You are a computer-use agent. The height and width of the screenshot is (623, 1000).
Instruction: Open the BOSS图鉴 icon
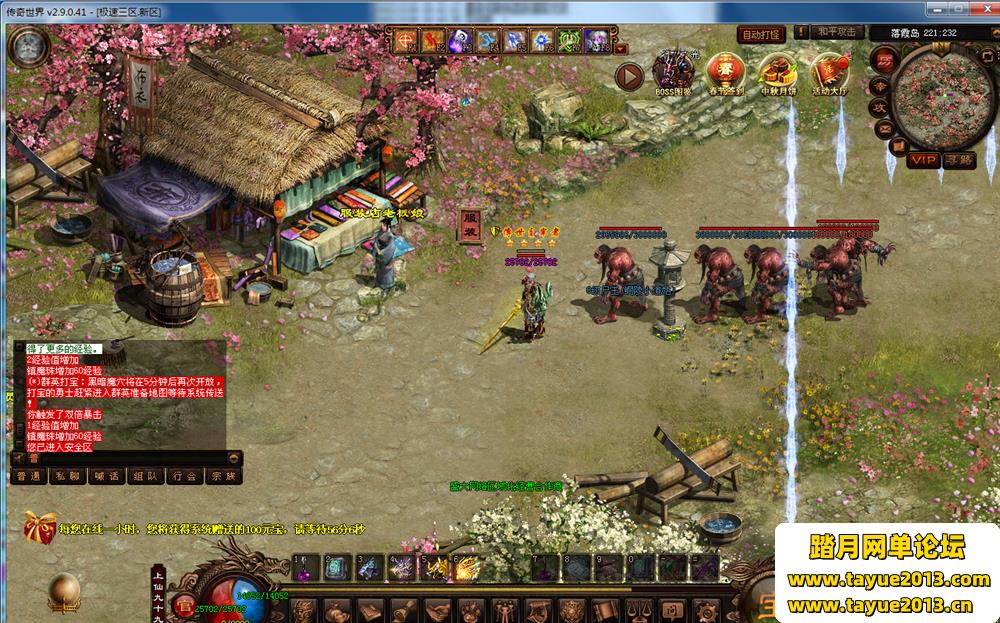672,73
